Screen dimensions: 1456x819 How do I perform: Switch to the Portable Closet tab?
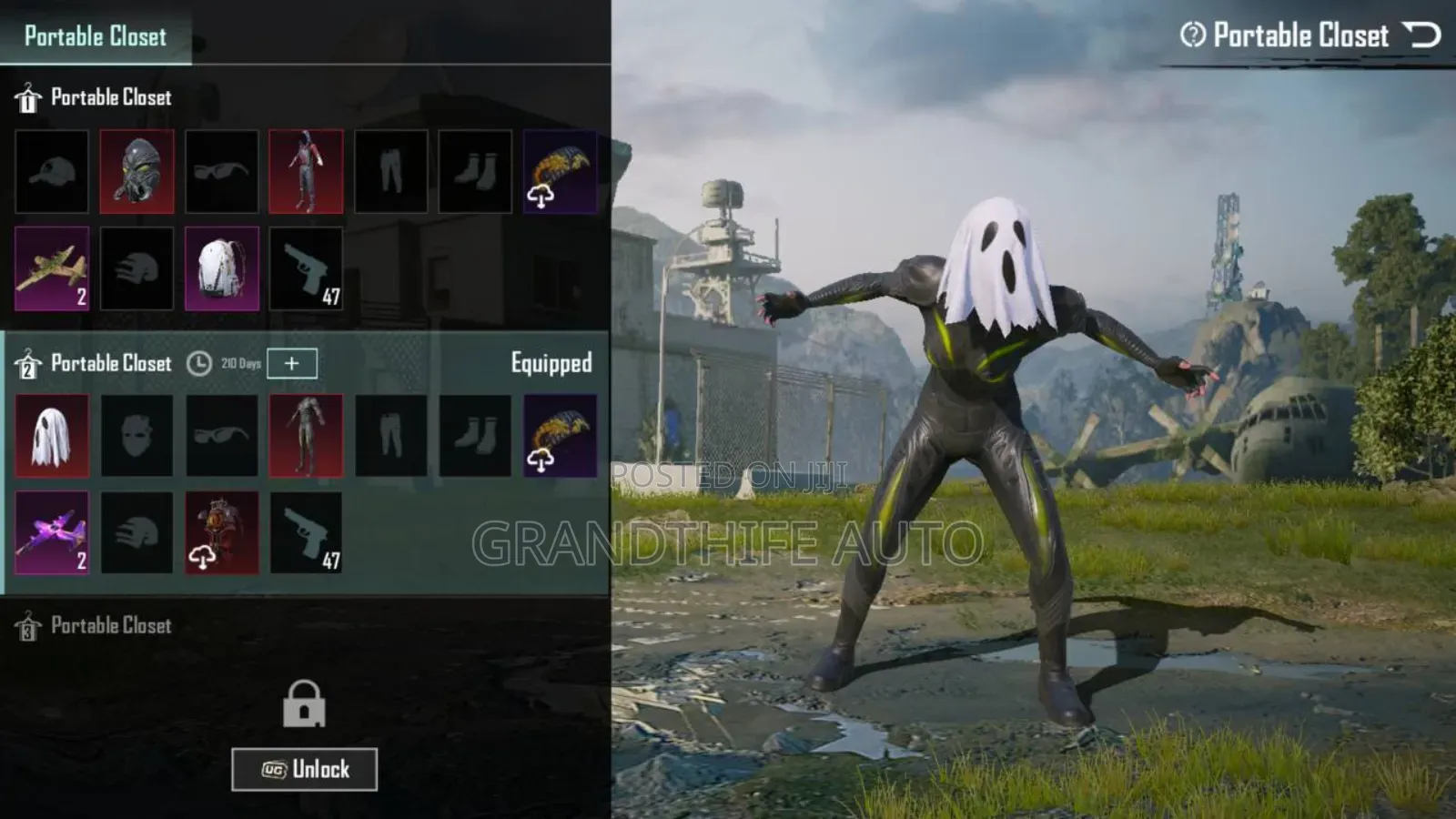coord(96,36)
